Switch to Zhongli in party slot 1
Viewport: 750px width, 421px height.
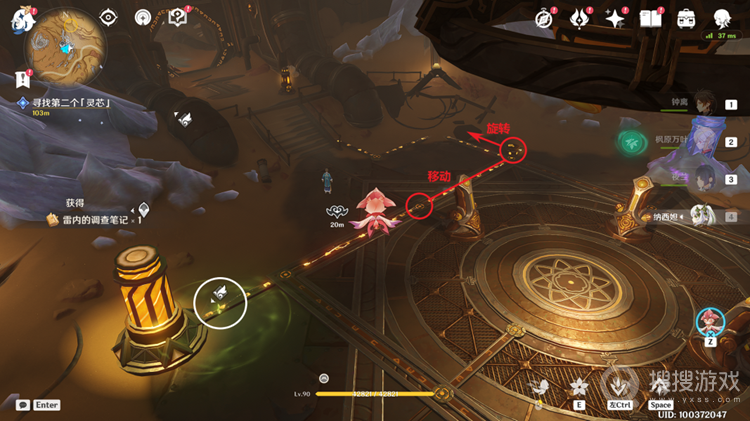pos(707,102)
